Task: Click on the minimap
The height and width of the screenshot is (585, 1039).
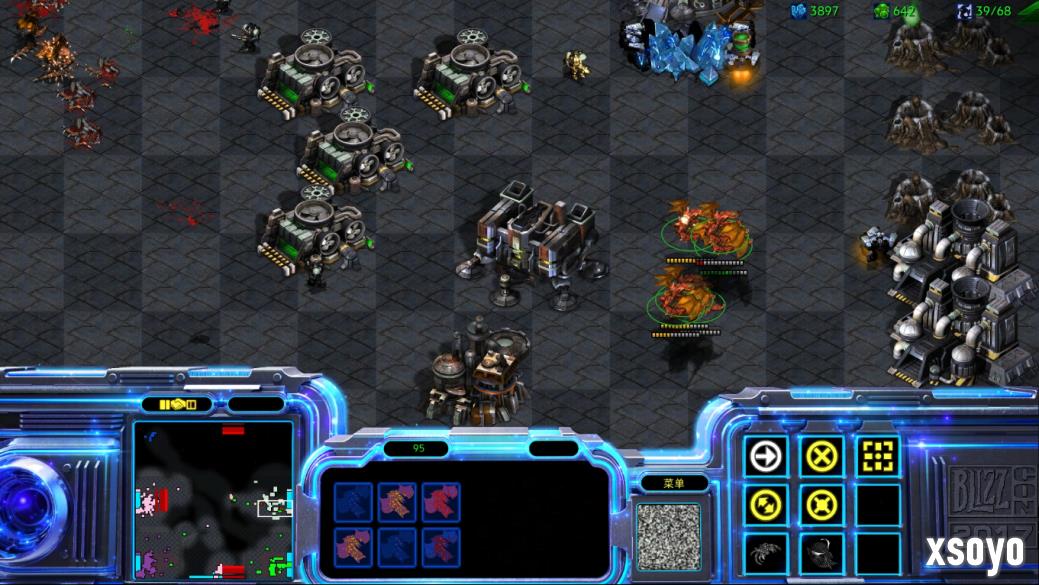Action: pyautogui.click(x=214, y=500)
